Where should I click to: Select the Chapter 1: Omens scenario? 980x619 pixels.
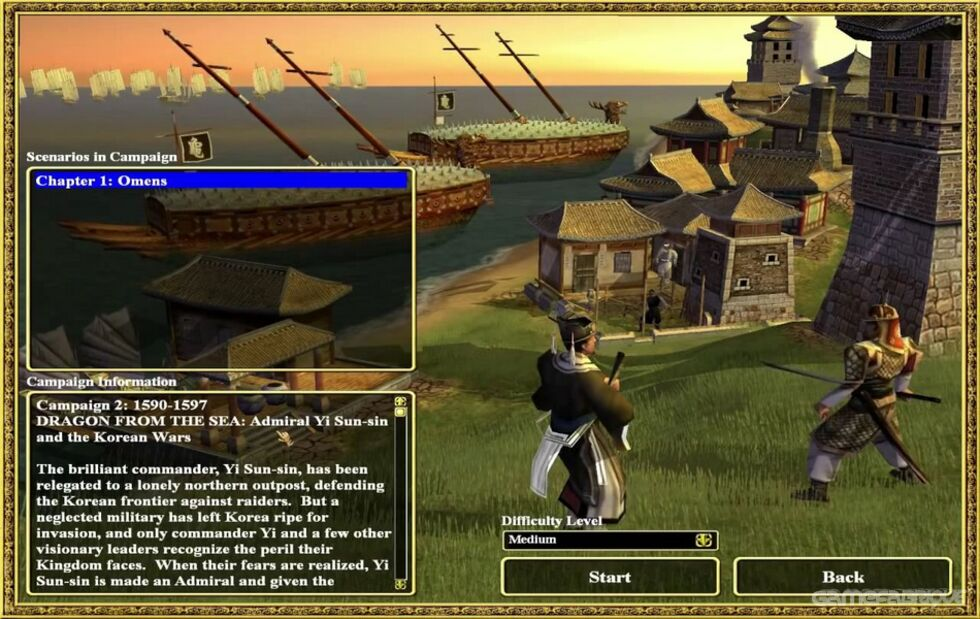[x=220, y=181]
